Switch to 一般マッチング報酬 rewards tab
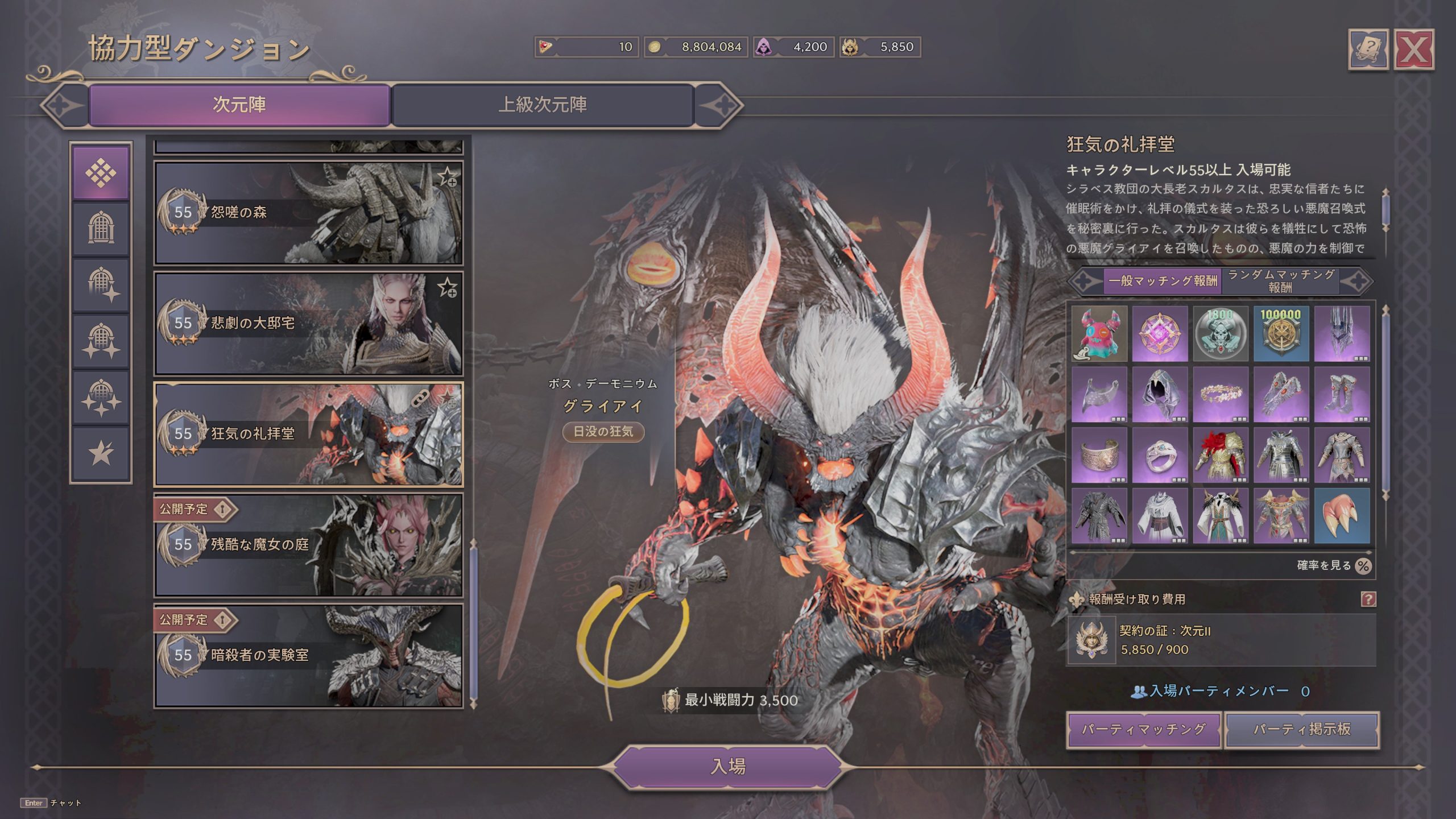 click(x=1163, y=281)
